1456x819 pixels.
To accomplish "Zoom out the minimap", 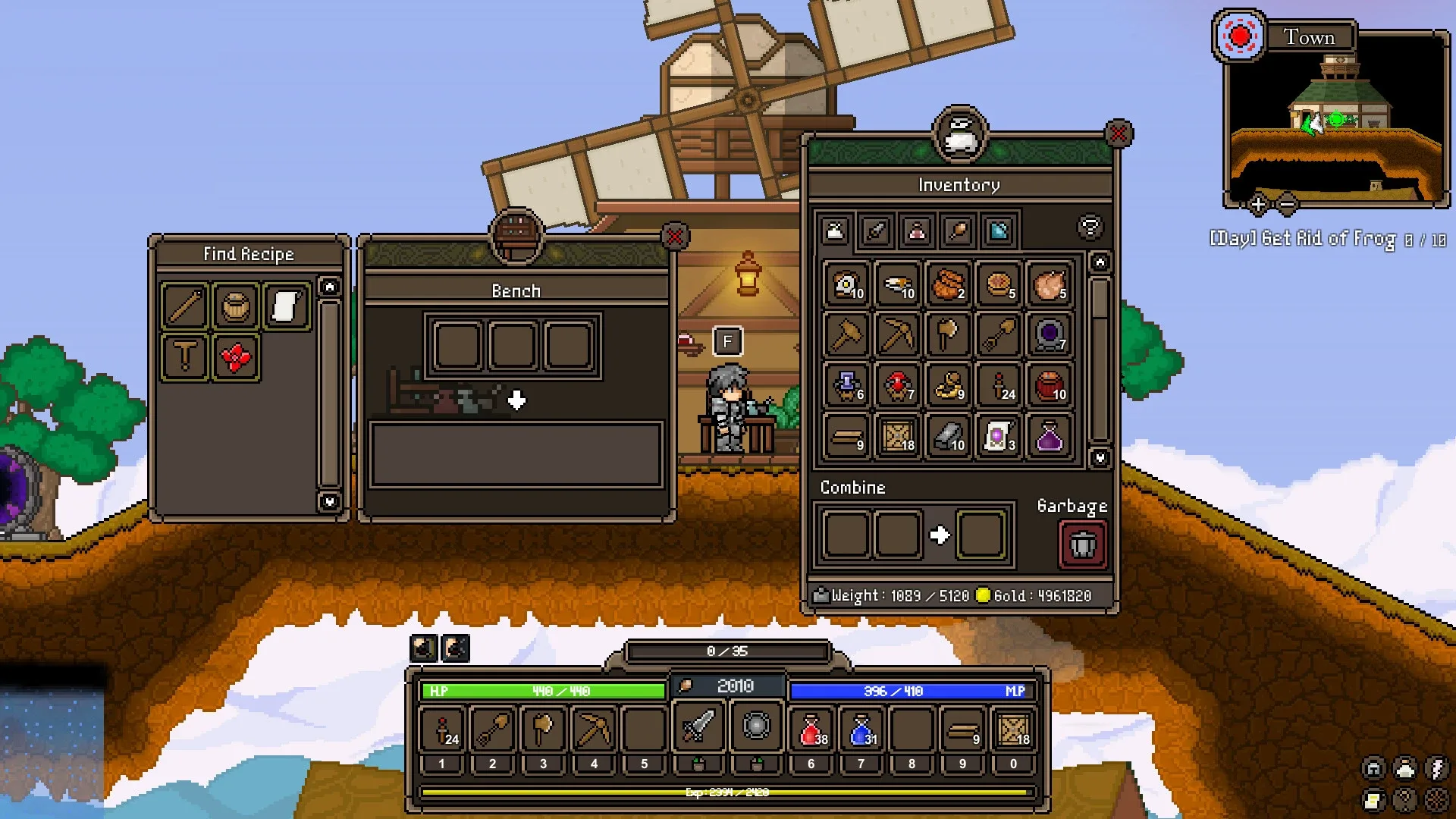I will coord(1287,204).
